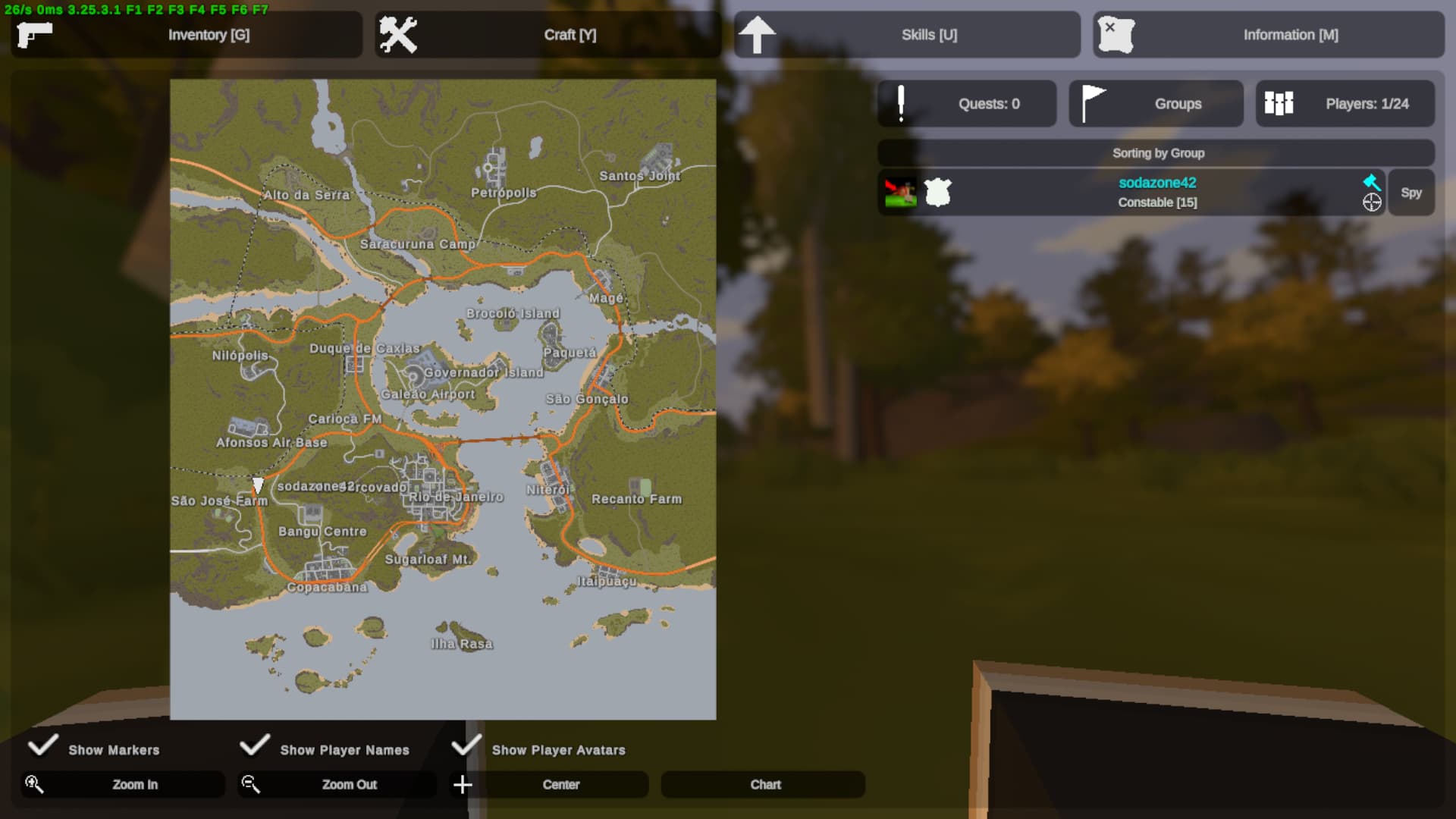Toggle Show Player Names checkbox
This screenshot has width=1456, height=819.
tap(255, 746)
